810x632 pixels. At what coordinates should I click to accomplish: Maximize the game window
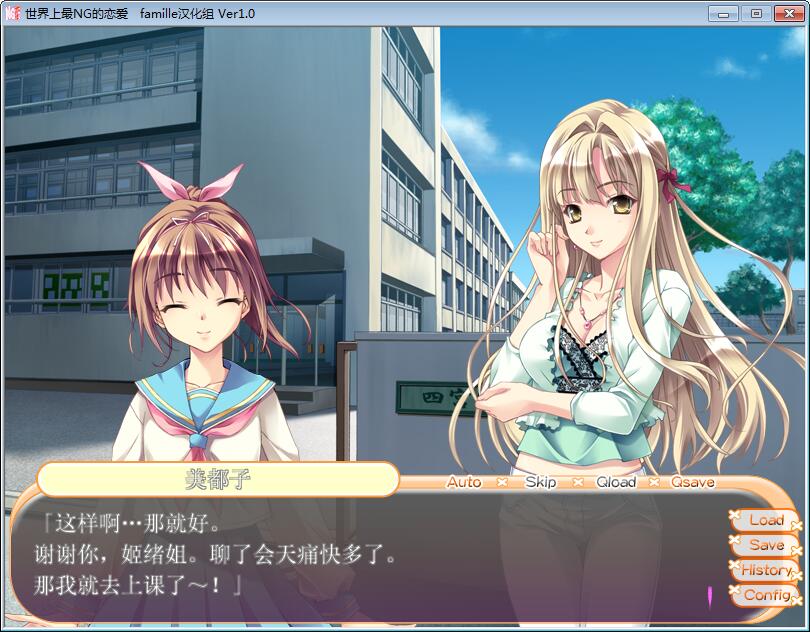pyautogui.click(x=756, y=13)
